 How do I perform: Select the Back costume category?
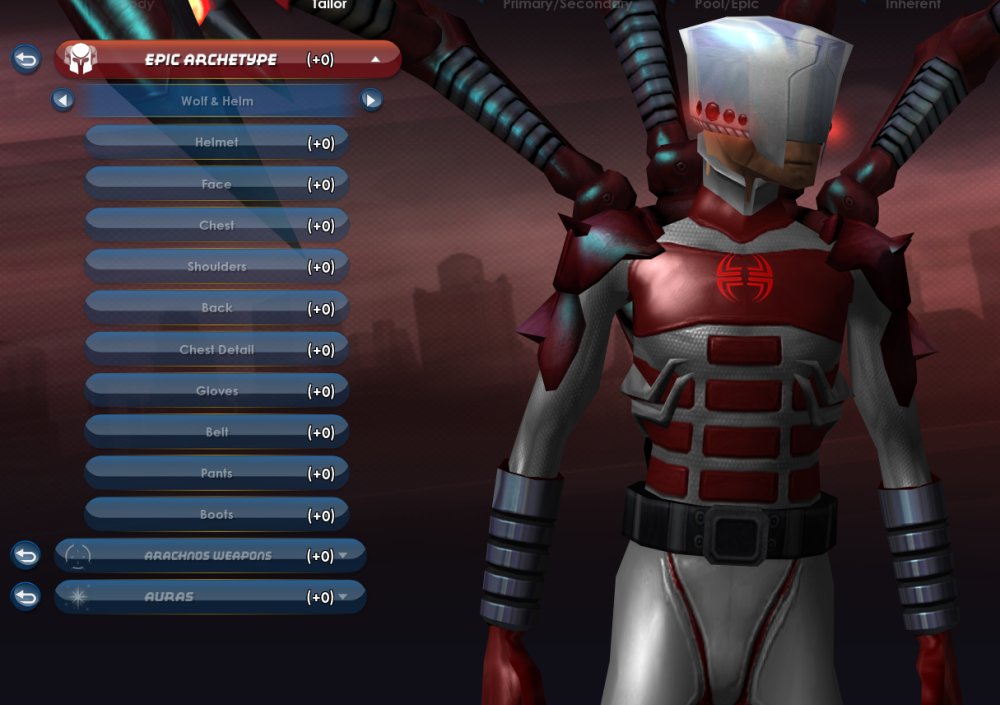(217, 308)
